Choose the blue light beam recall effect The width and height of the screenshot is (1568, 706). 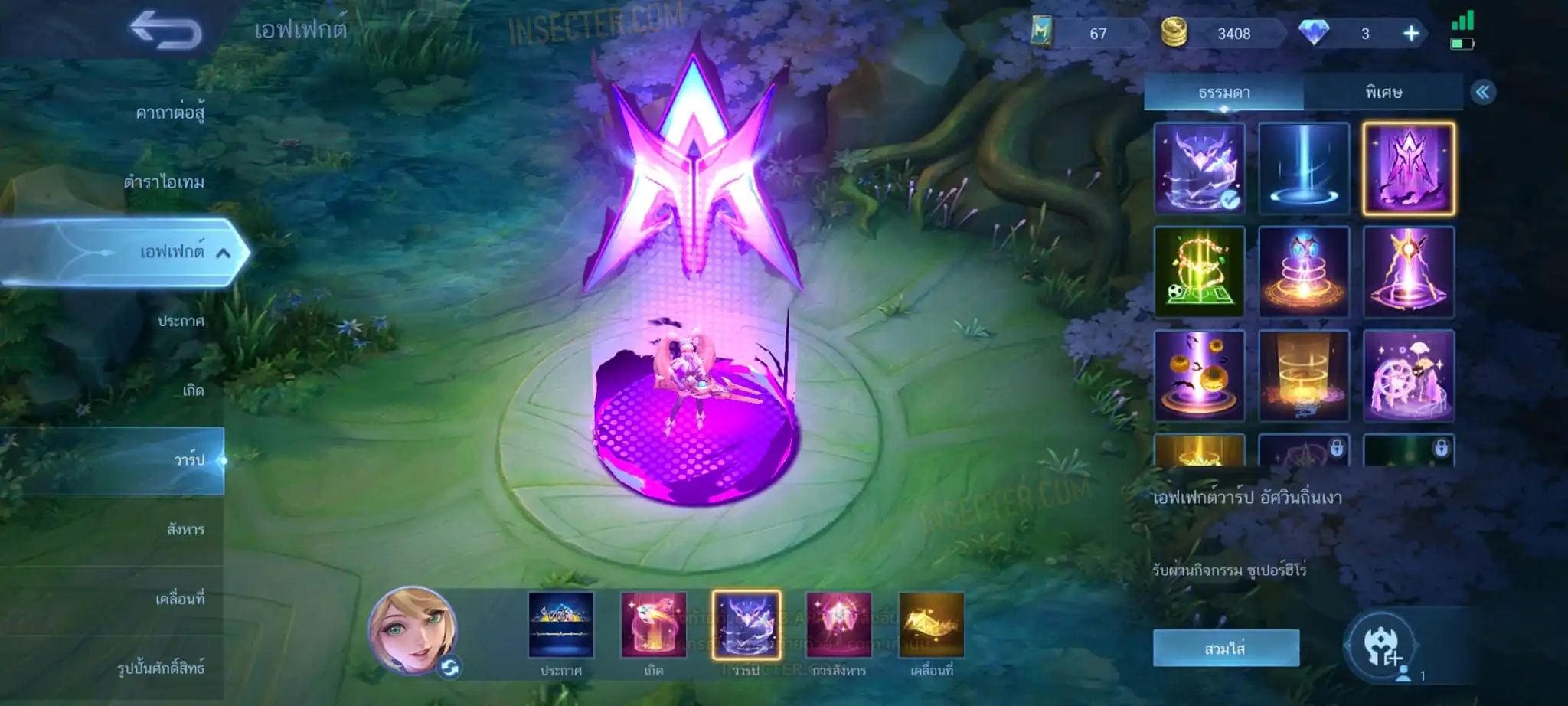tap(1304, 168)
